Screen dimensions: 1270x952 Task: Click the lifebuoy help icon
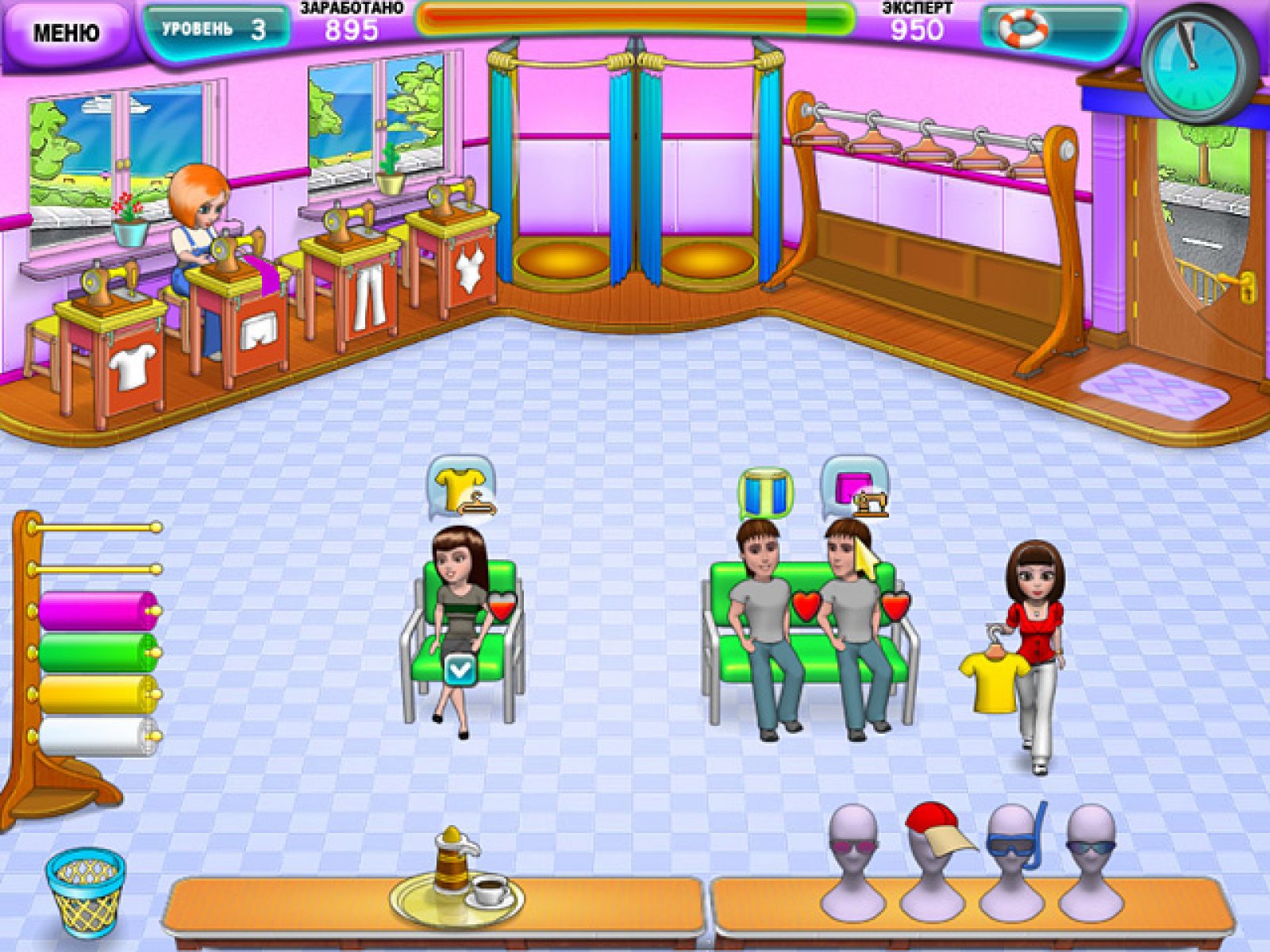coord(1023,28)
